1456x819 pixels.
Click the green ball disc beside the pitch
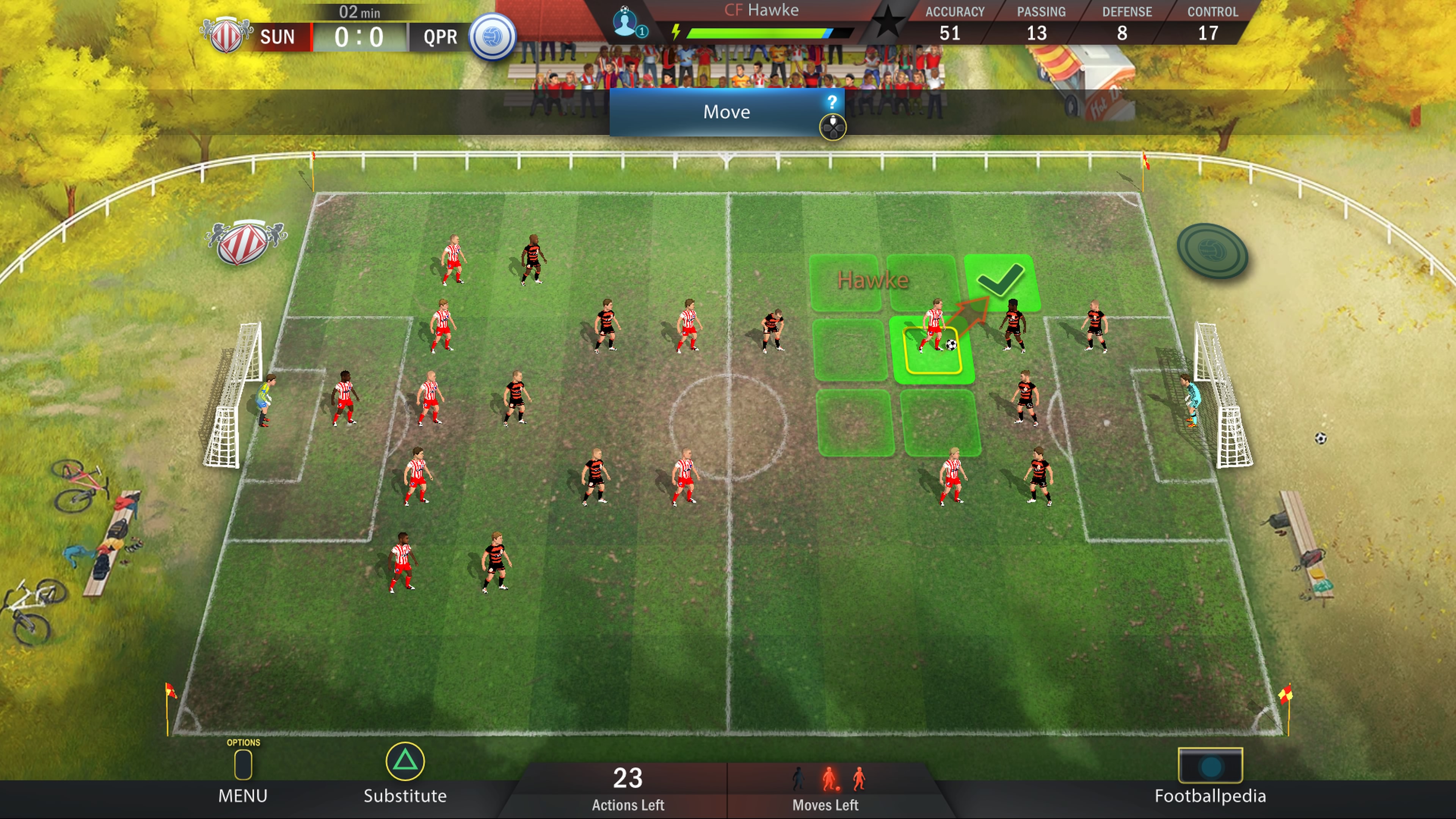(x=1212, y=251)
